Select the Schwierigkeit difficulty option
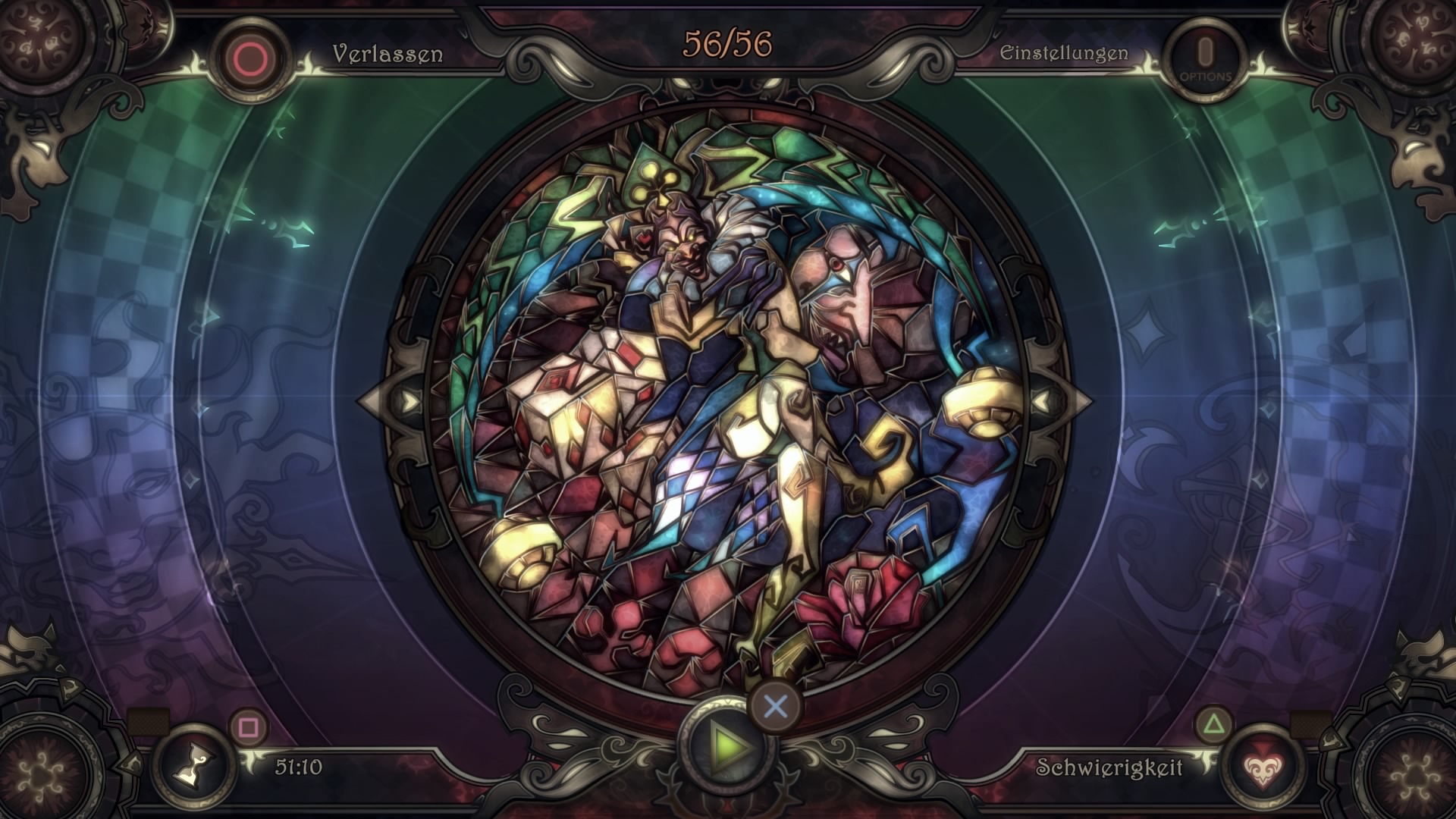The height and width of the screenshot is (819, 1456). point(1109,768)
